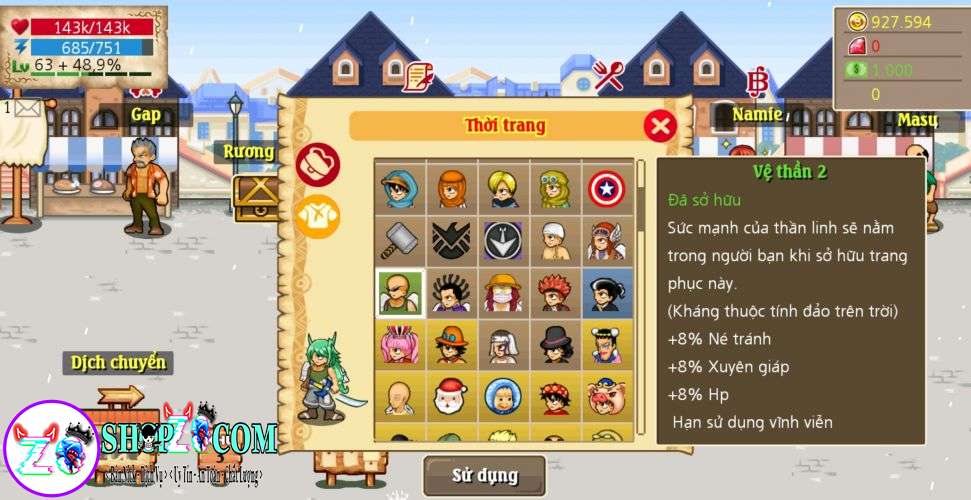The image size is (971, 500).
Task: Choose the pink-haired girl costume
Action: [x=400, y=345]
